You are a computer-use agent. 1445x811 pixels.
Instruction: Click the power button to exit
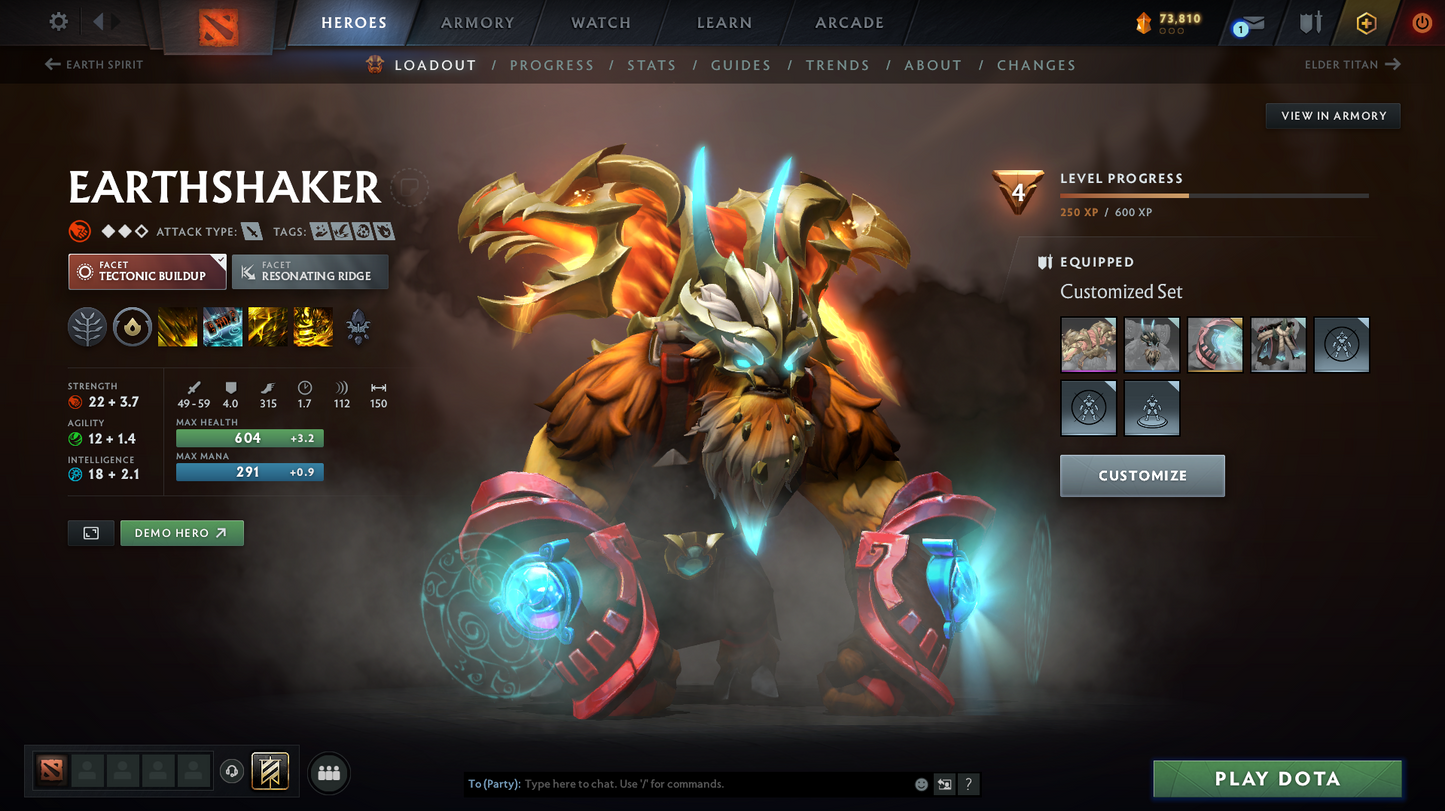coord(1422,22)
